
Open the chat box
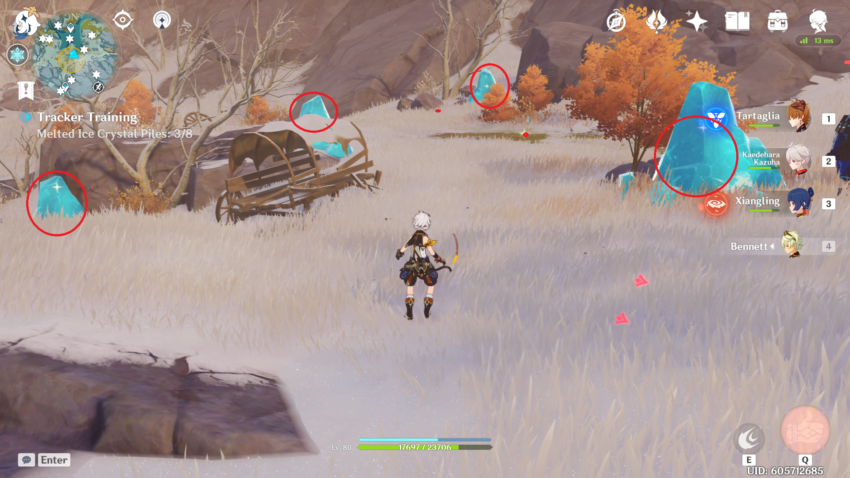[44, 460]
